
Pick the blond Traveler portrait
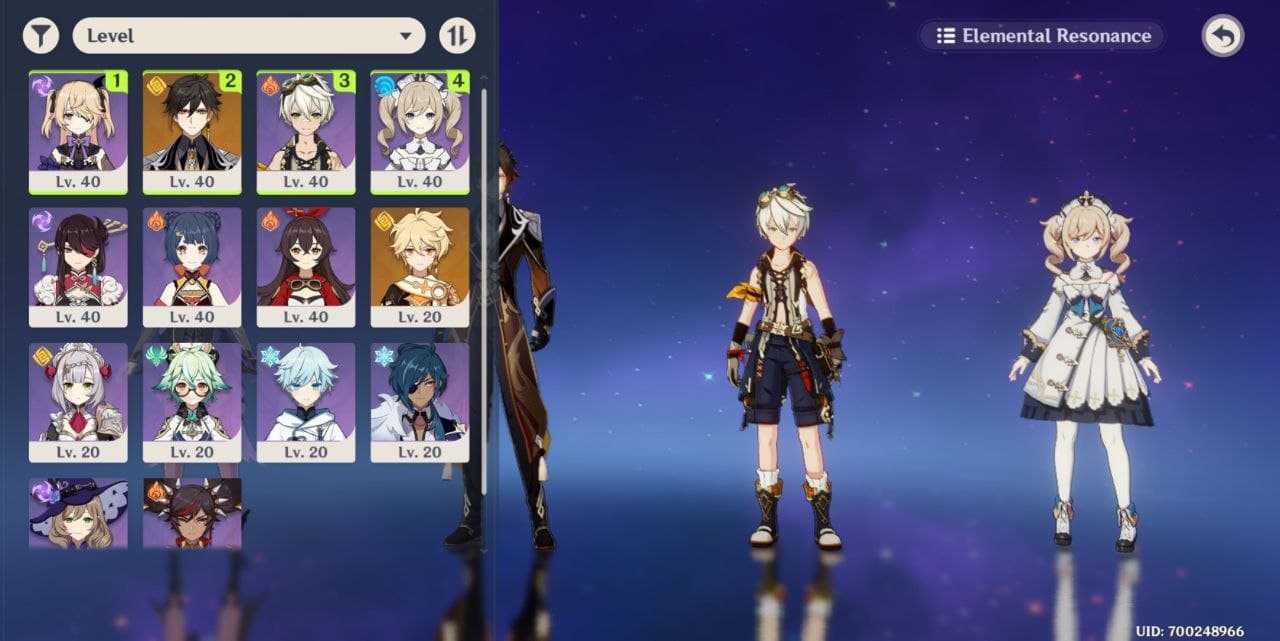click(420, 266)
